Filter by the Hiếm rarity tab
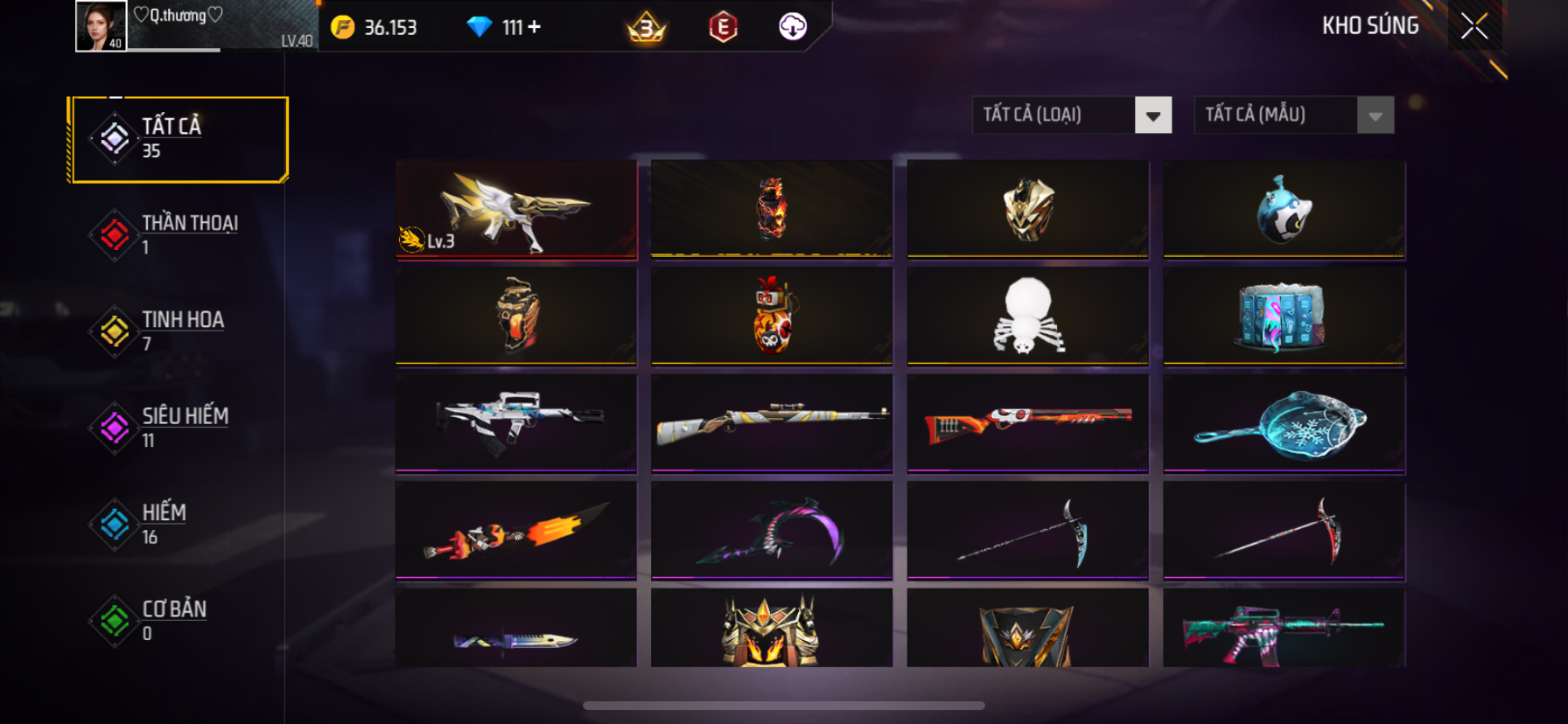 (179, 524)
